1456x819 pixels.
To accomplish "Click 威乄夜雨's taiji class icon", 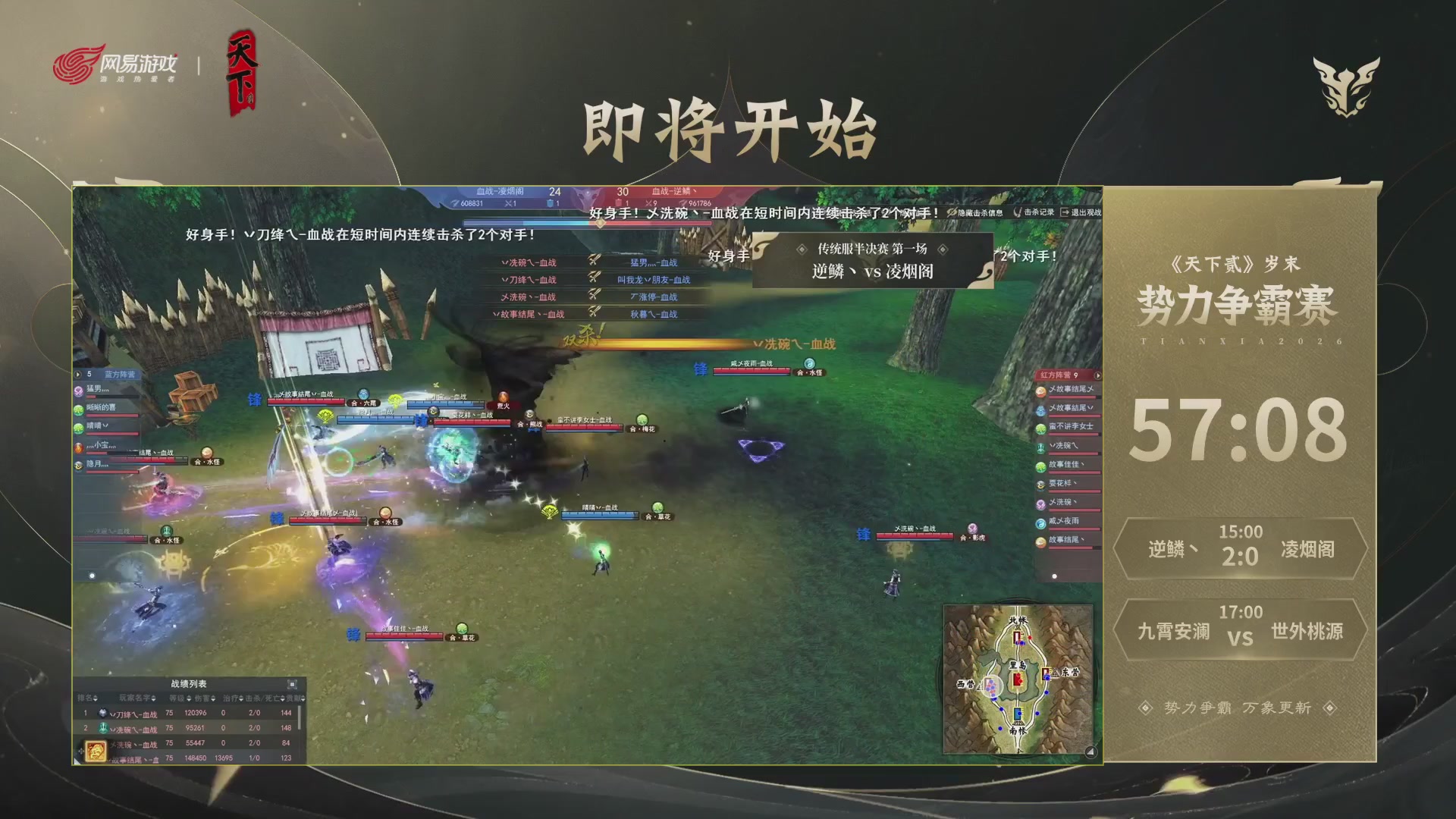I will tap(1040, 522).
